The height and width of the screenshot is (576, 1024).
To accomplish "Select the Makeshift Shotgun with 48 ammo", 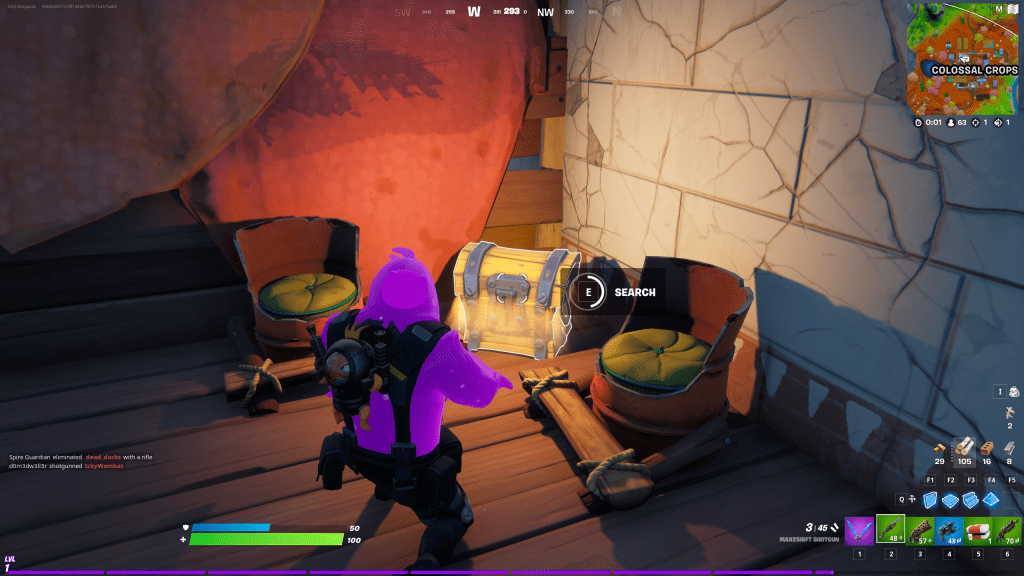I will click(x=890, y=531).
